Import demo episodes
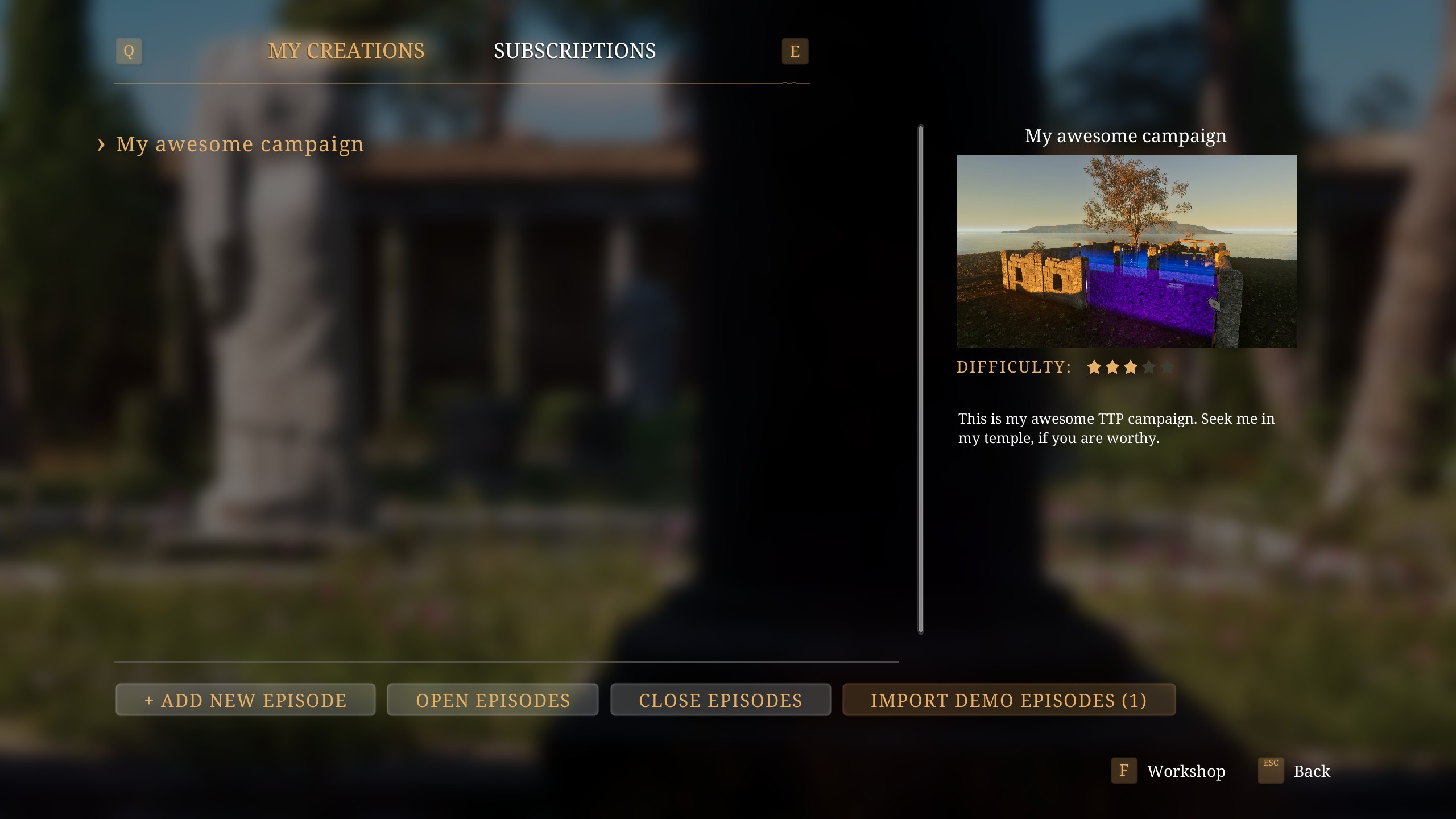This screenshot has width=1456, height=819. [x=1008, y=700]
